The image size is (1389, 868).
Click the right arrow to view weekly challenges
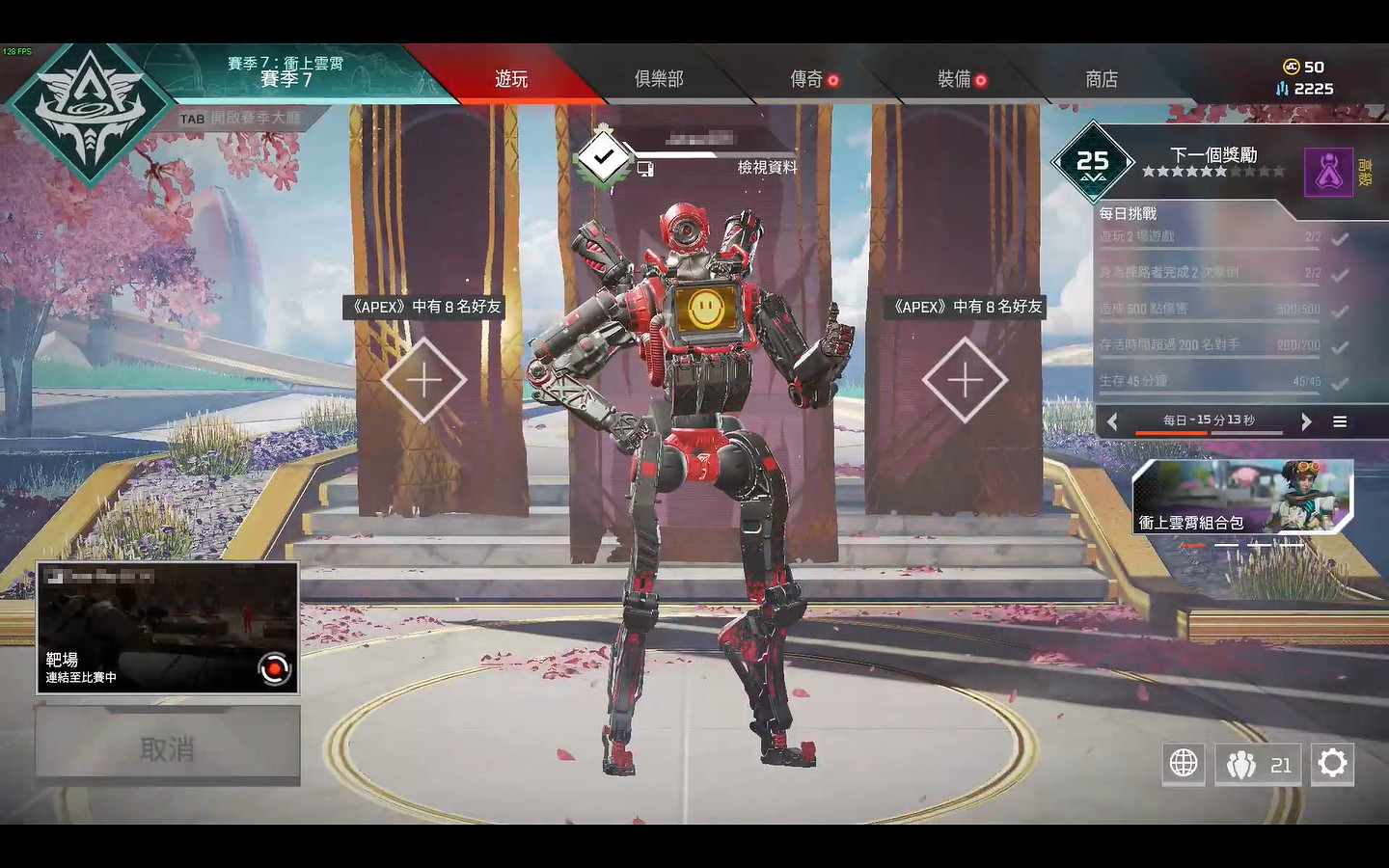[x=1307, y=421]
